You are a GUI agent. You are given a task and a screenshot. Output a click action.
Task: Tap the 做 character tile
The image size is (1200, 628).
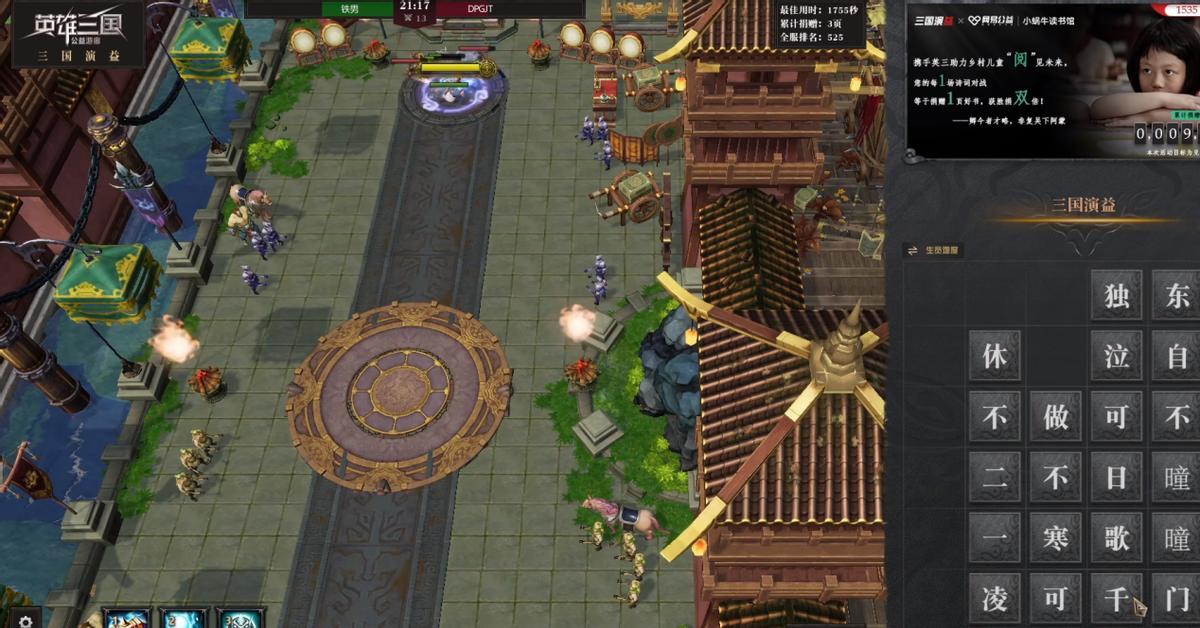point(1055,417)
